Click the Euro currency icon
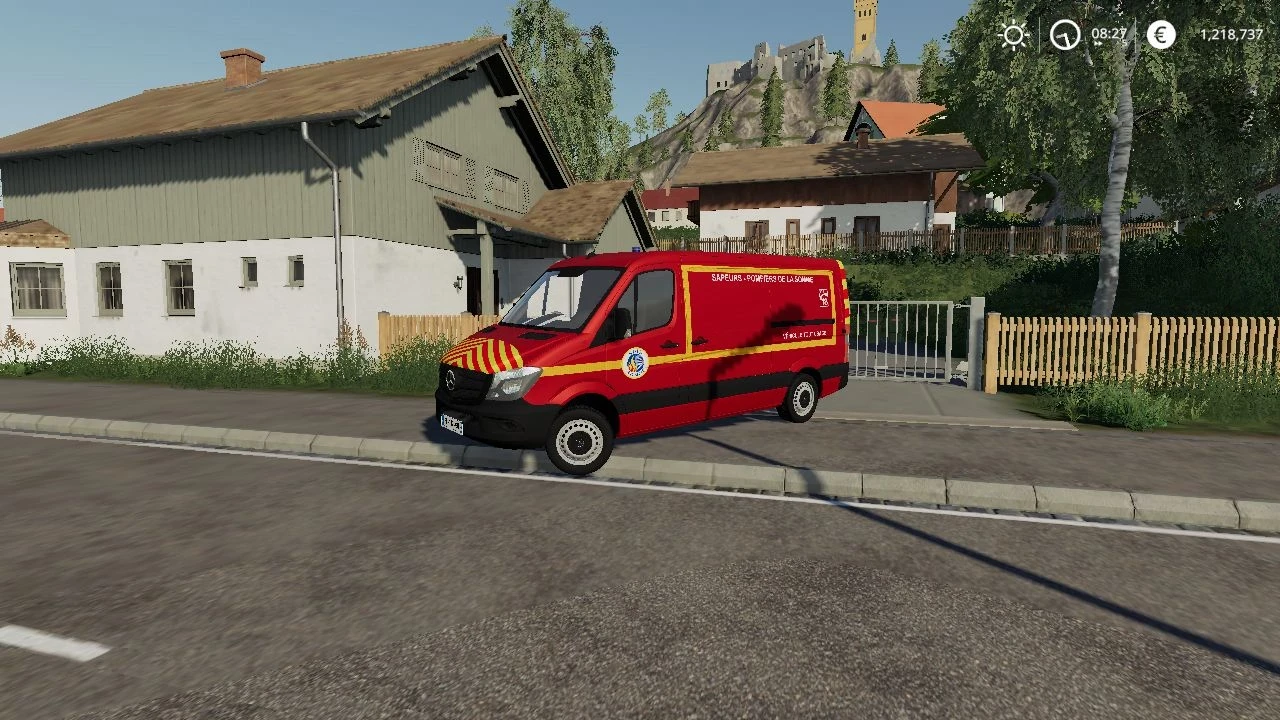The width and height of the screenshot is (1280, 720). click(x=1161, y=34)
